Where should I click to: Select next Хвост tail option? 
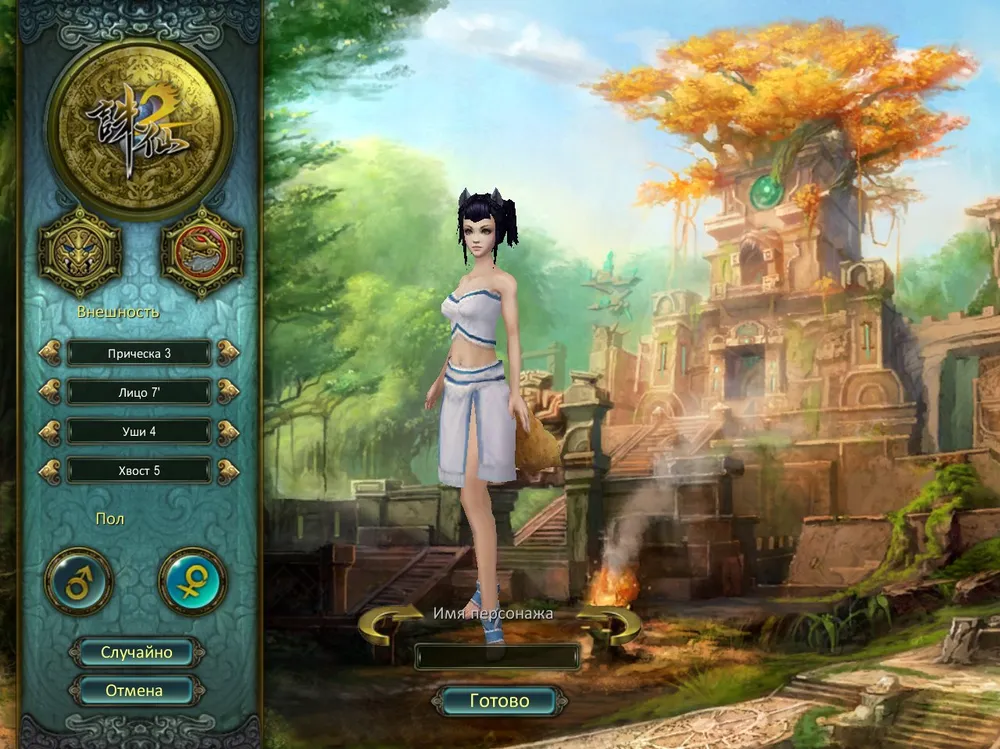[228, 470]
